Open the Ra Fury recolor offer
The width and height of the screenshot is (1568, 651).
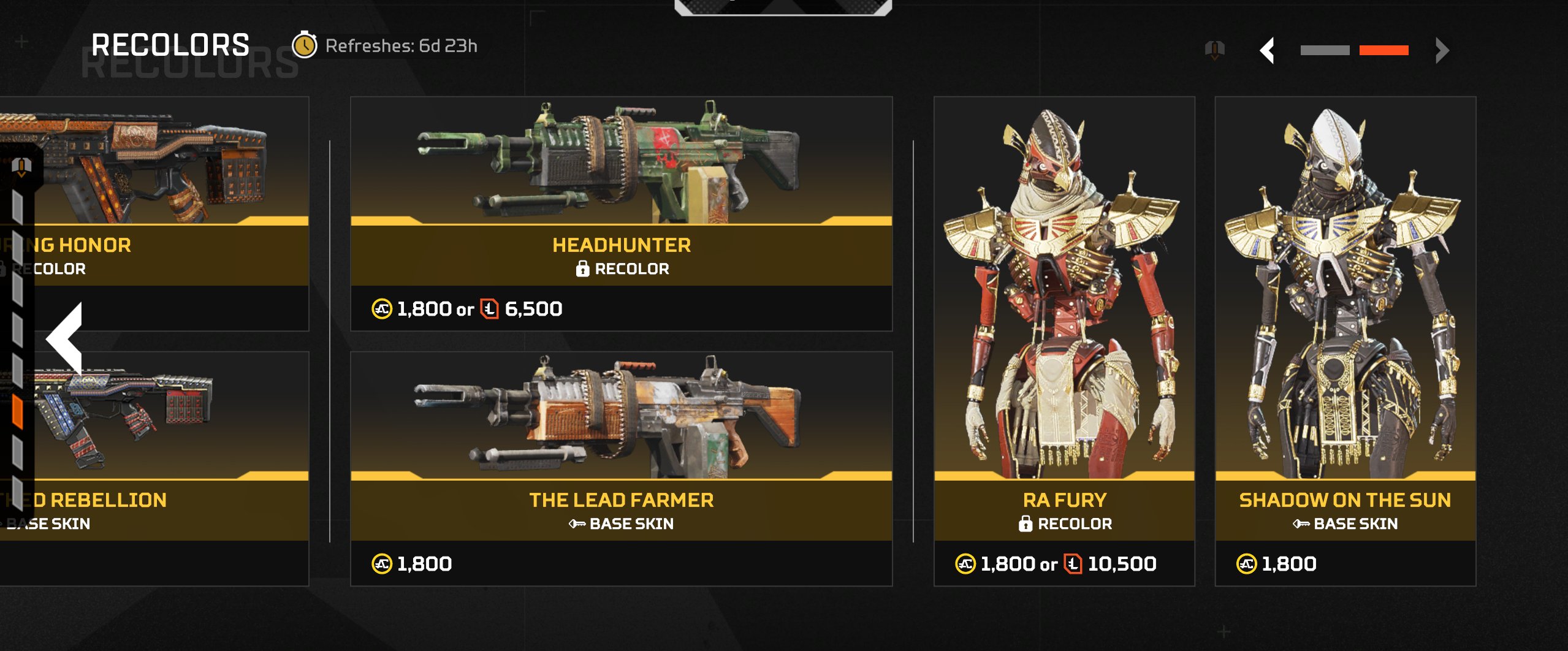pos(1064,341)
